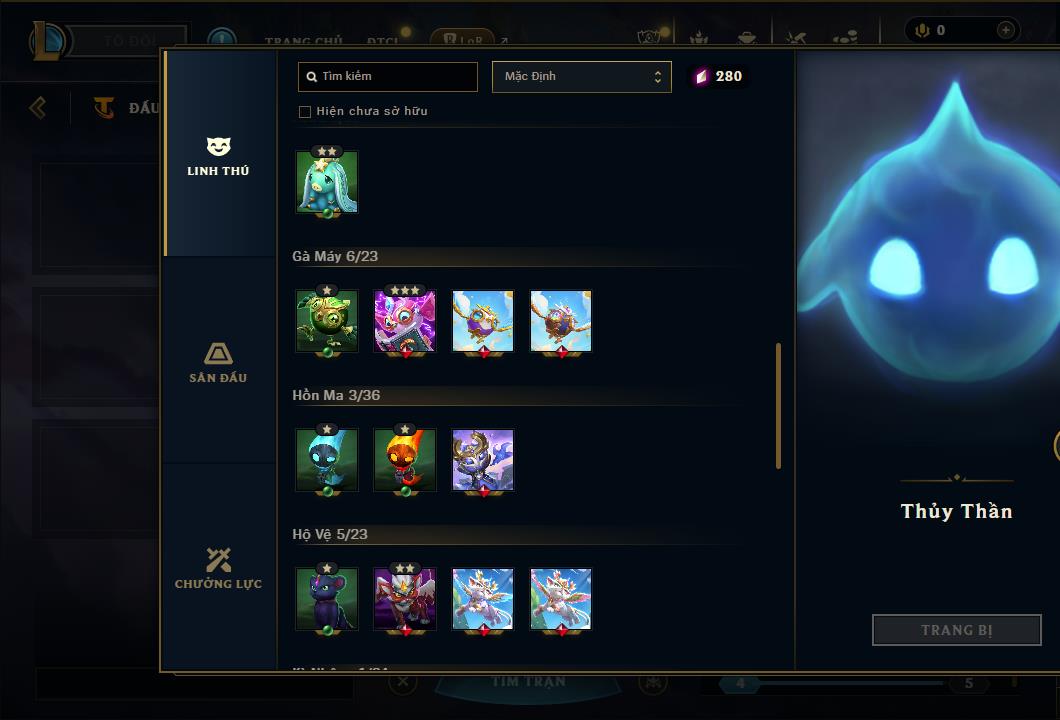Pick the black panther Hộ Vệ legend

(327, 599)
